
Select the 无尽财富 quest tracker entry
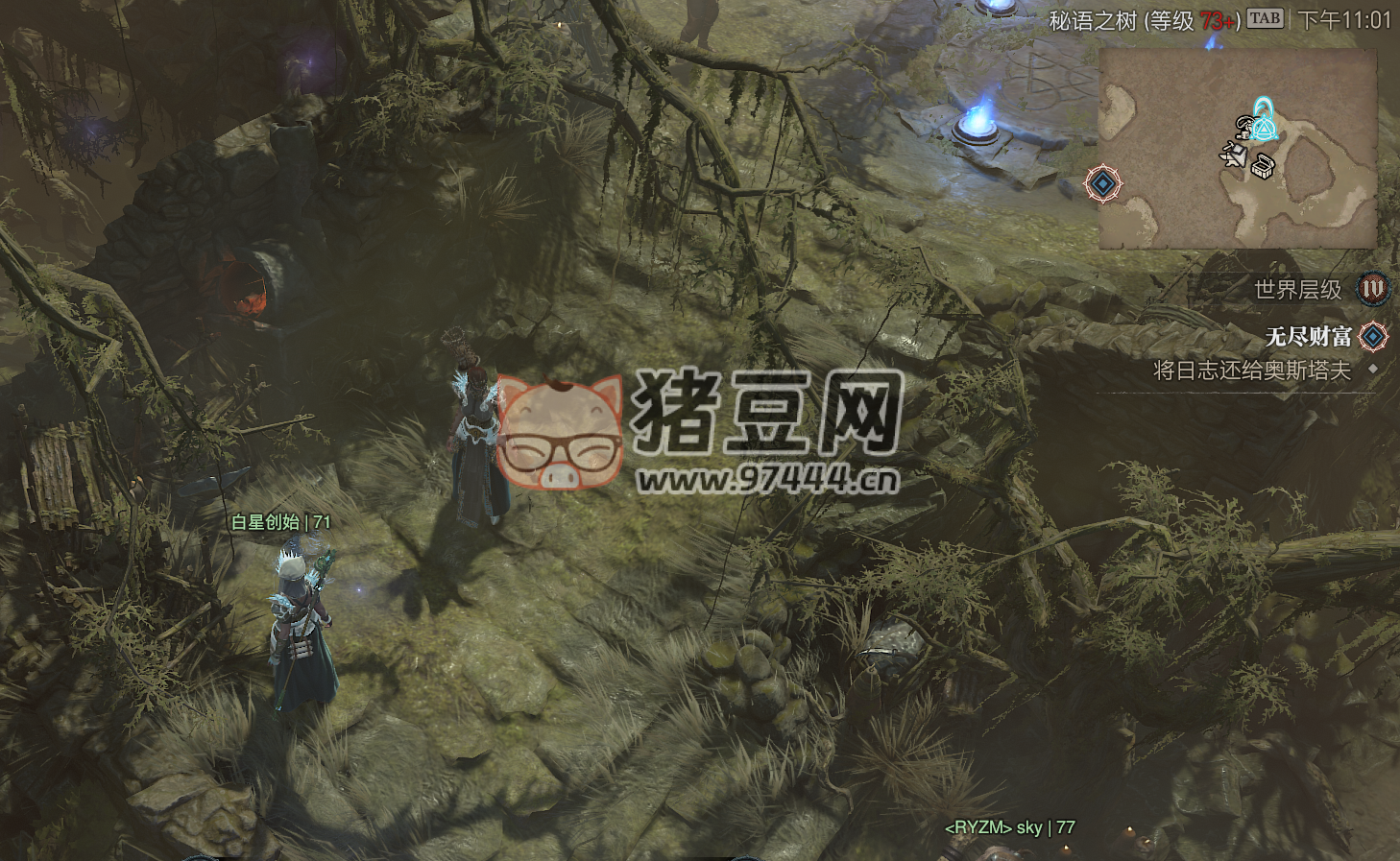tap(1309, 337)
